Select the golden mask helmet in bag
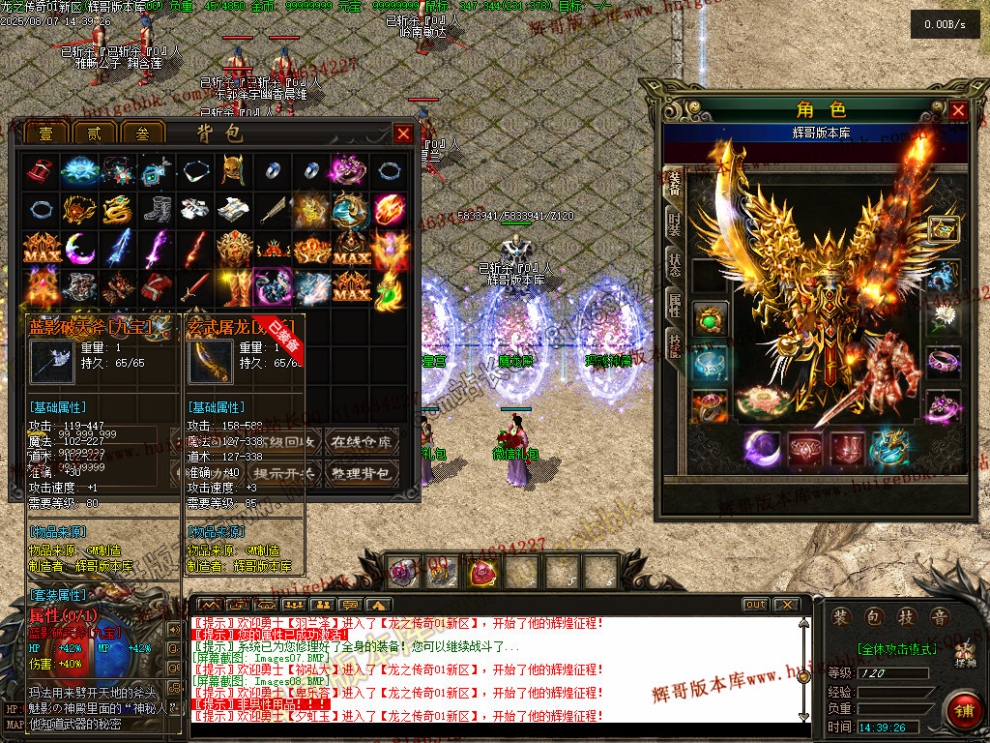This screenshot has height=743, width=990. pyautogui.click(x=233, y=171)
